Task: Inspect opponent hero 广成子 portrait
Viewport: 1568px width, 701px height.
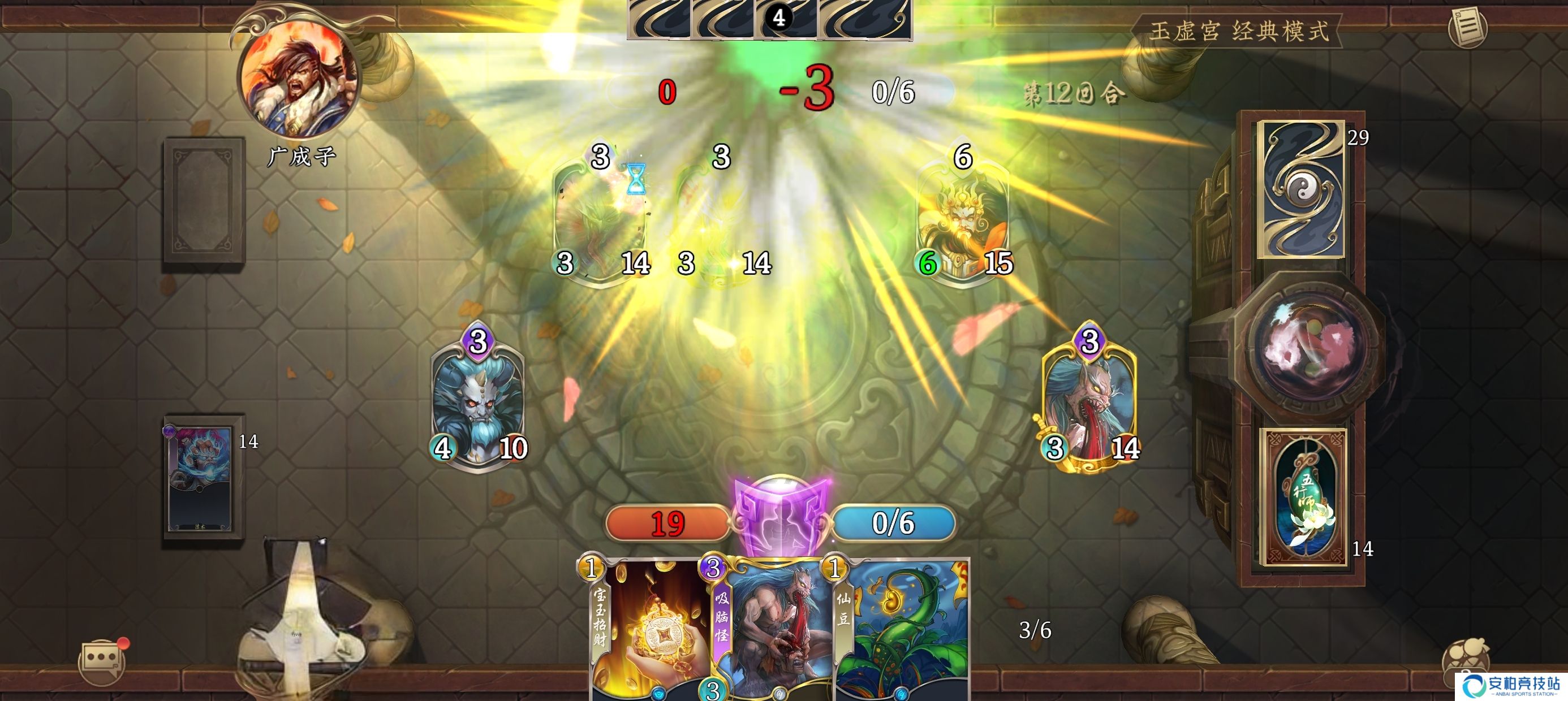Action: pyautogui.click(x=298, y=79)
